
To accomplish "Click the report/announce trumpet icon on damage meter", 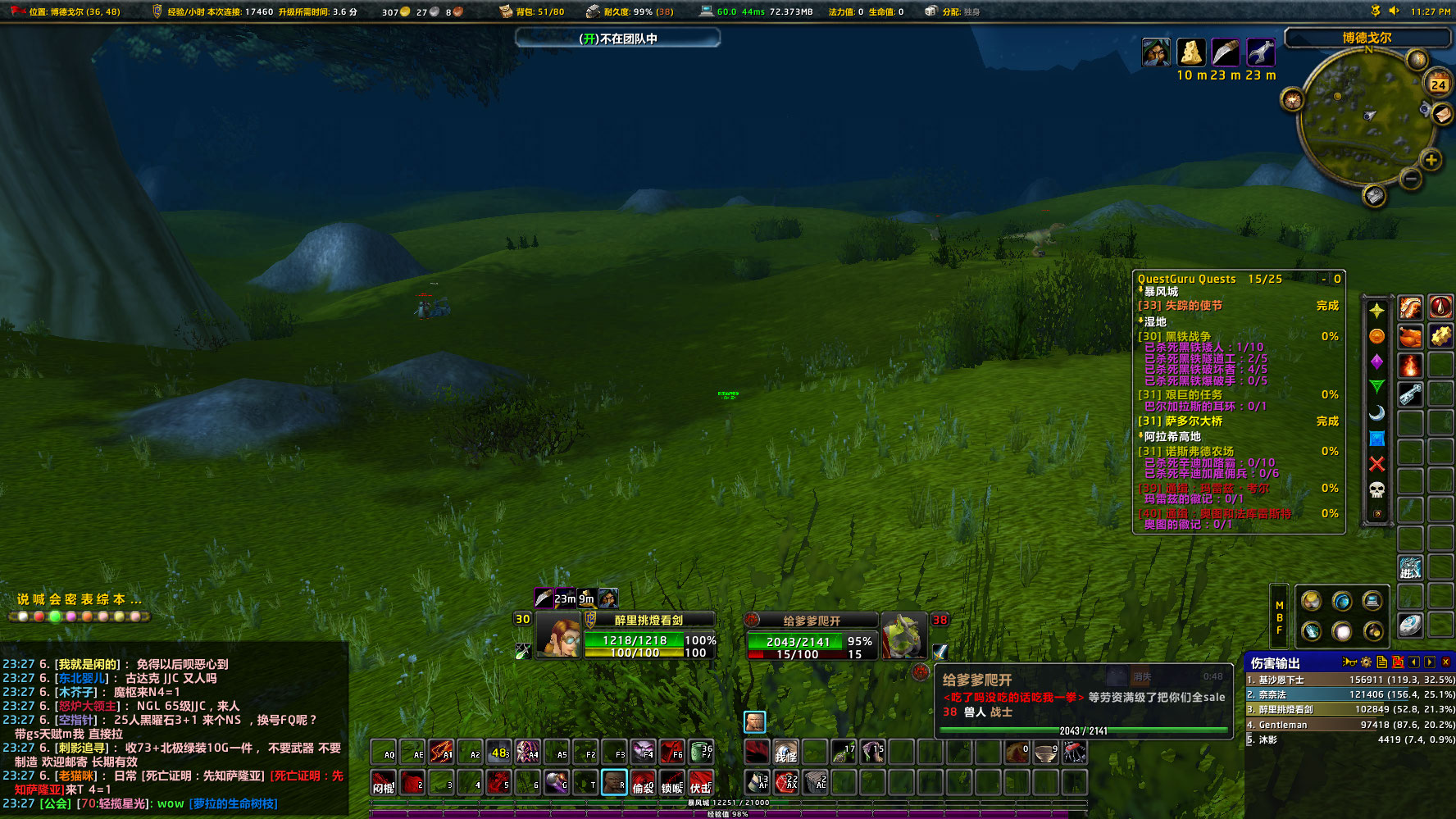I will tap(1349, 662).
